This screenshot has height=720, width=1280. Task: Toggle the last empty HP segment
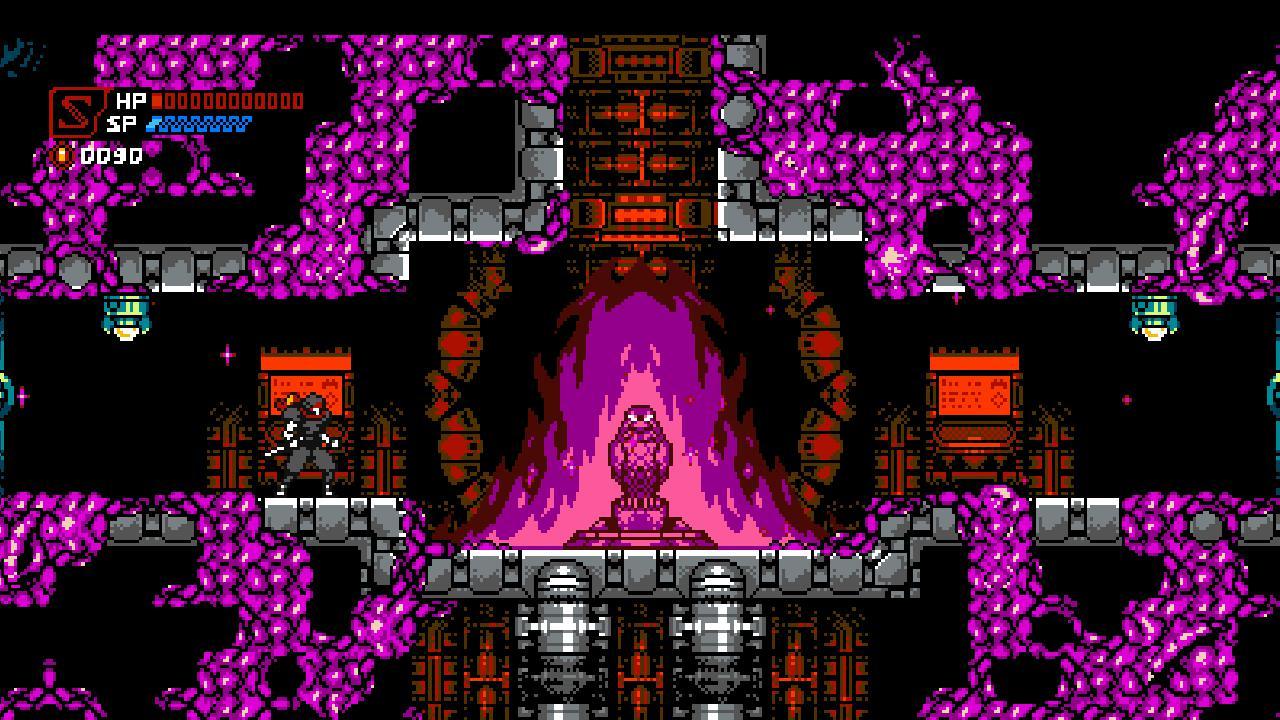pyautogui.click(x=298, y=102)
